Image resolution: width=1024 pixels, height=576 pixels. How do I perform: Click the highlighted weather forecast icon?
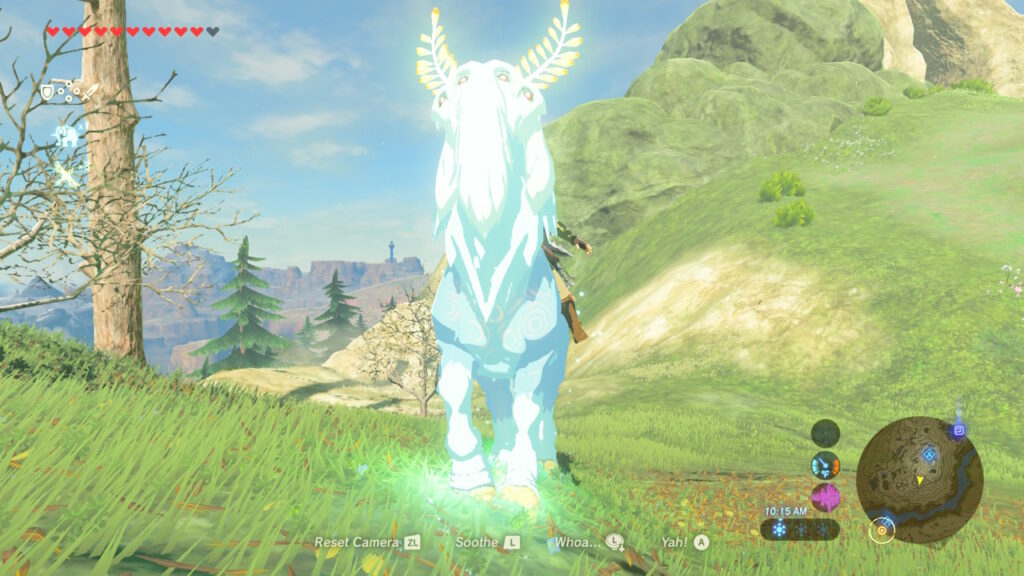781,529
